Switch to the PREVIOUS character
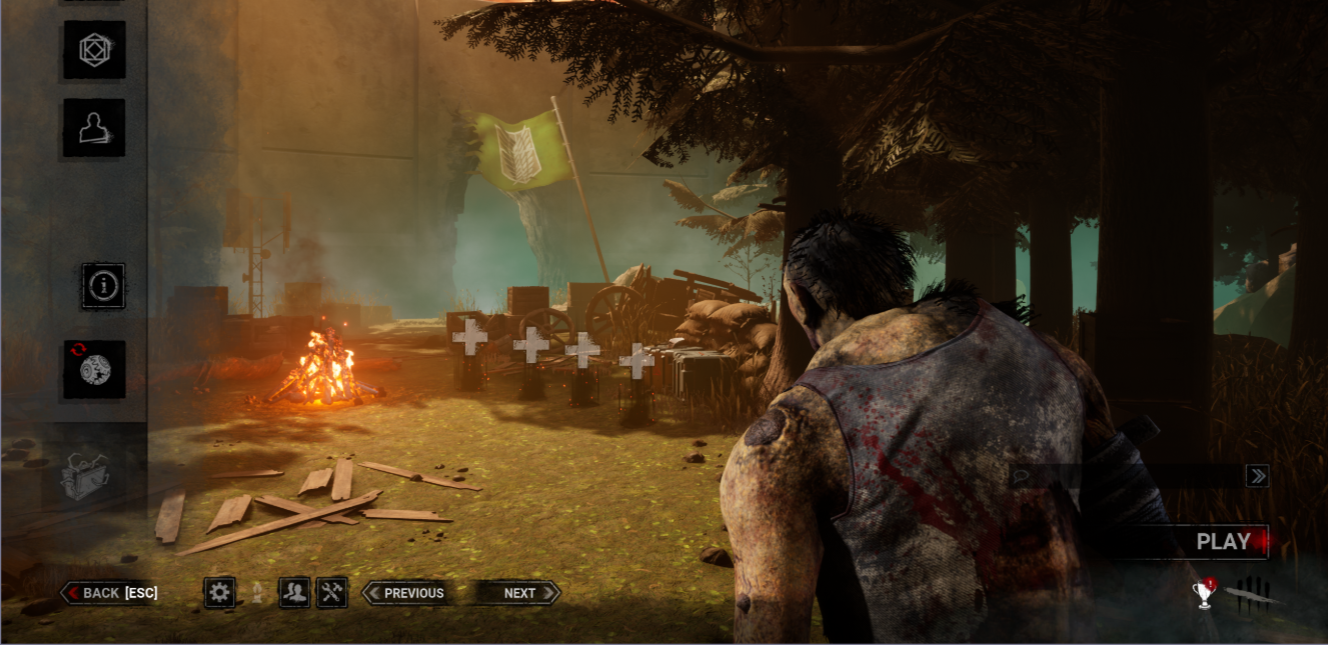 pos(405,593)
